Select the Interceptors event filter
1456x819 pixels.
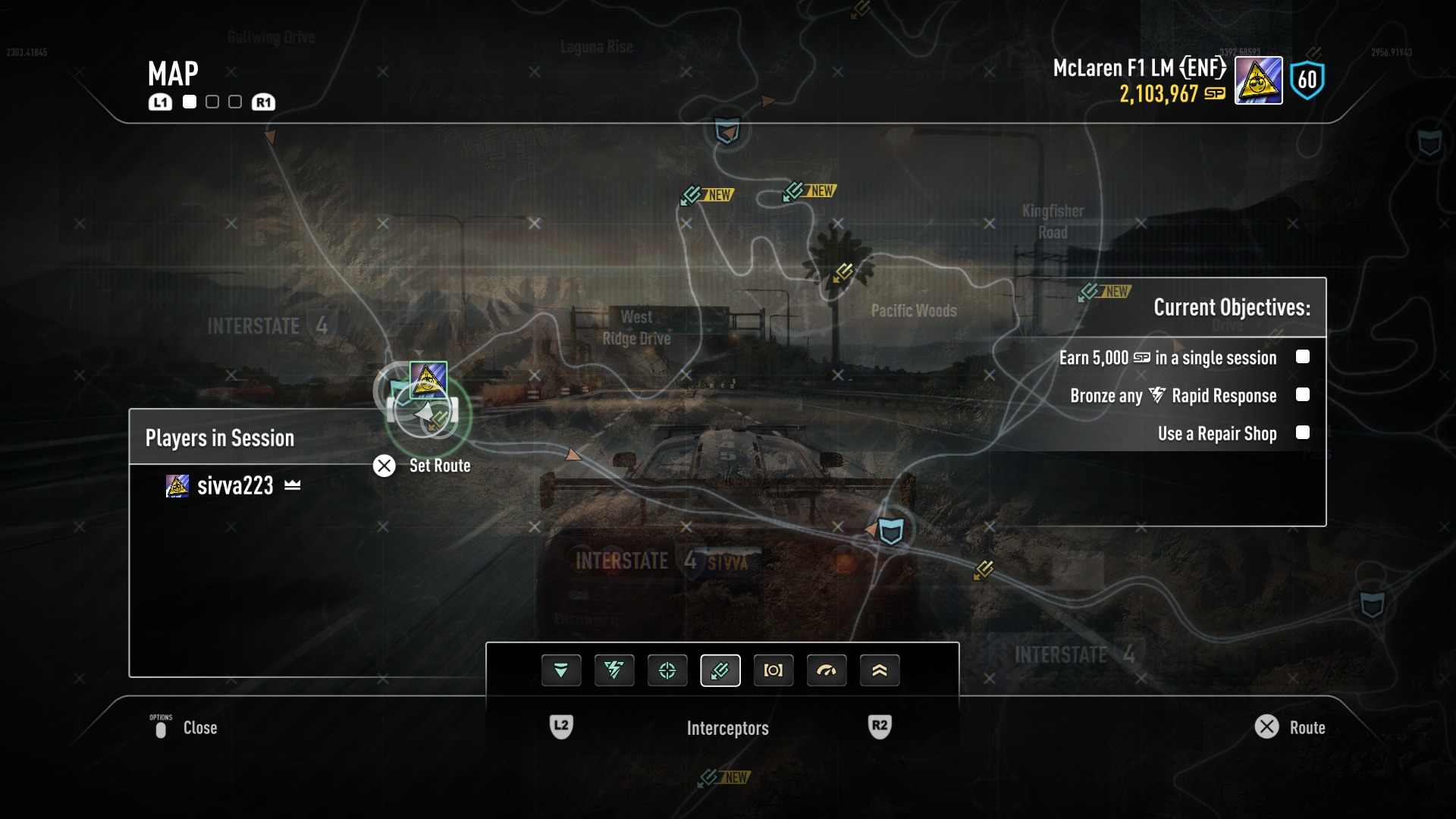720,670
